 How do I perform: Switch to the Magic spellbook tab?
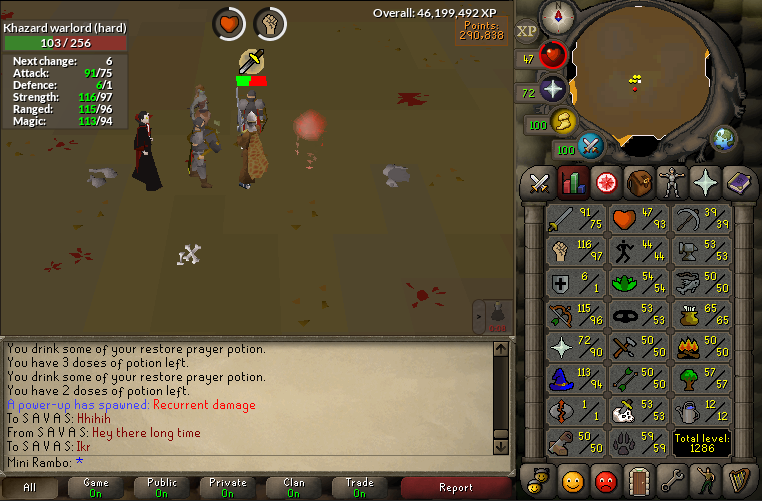(740, 183)
